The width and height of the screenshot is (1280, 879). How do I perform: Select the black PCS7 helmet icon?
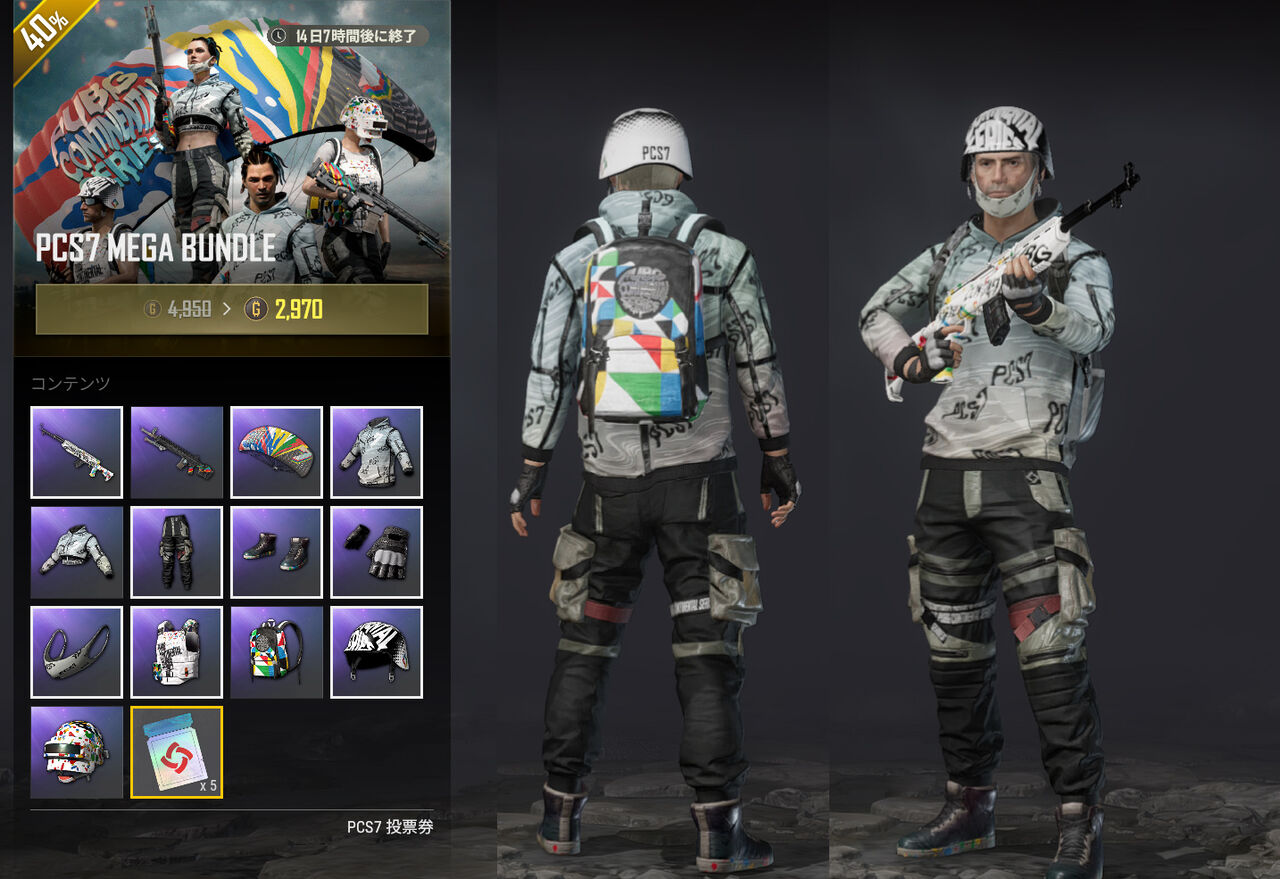376,652
